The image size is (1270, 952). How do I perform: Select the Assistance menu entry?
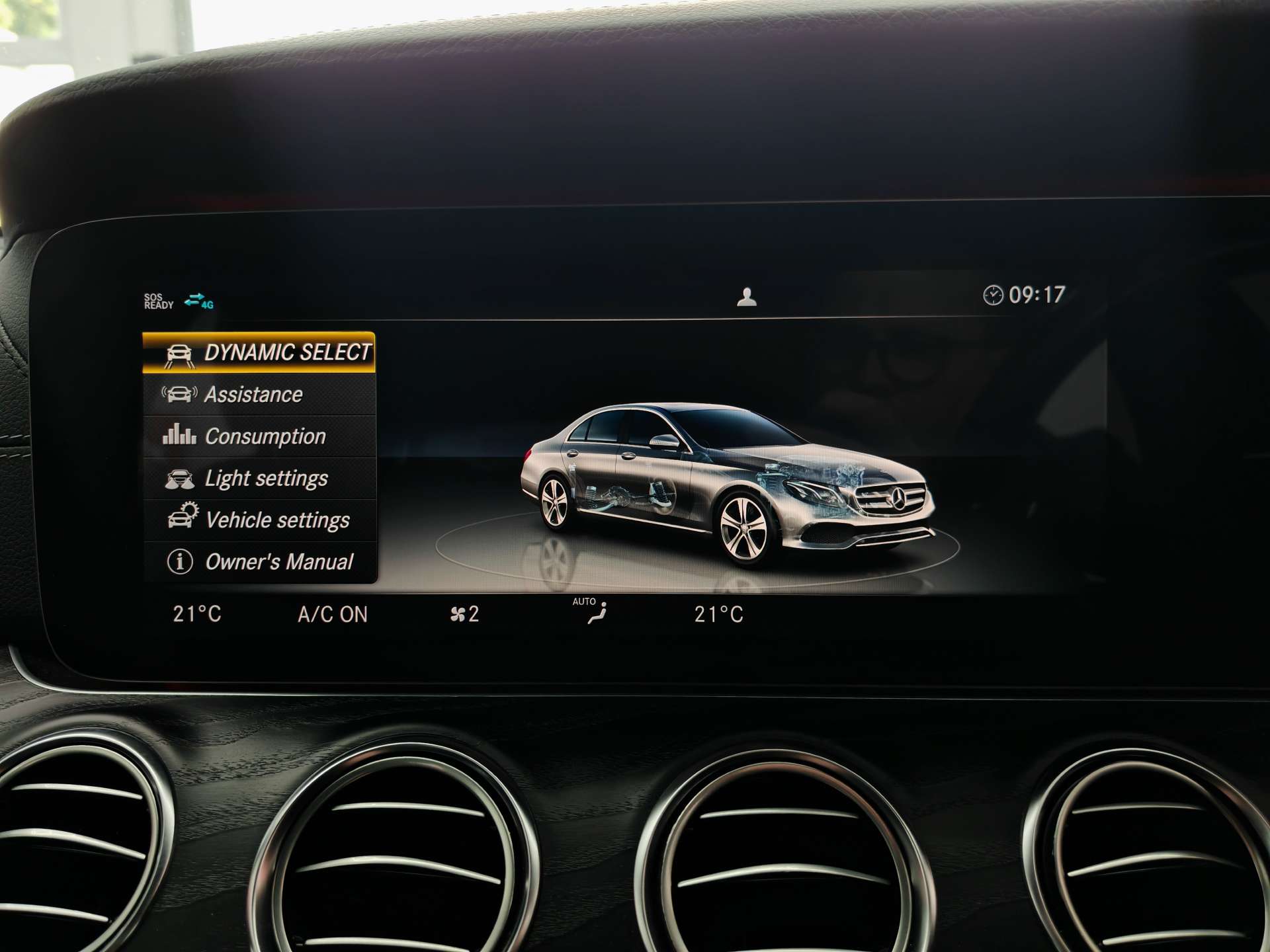(255, 394)
